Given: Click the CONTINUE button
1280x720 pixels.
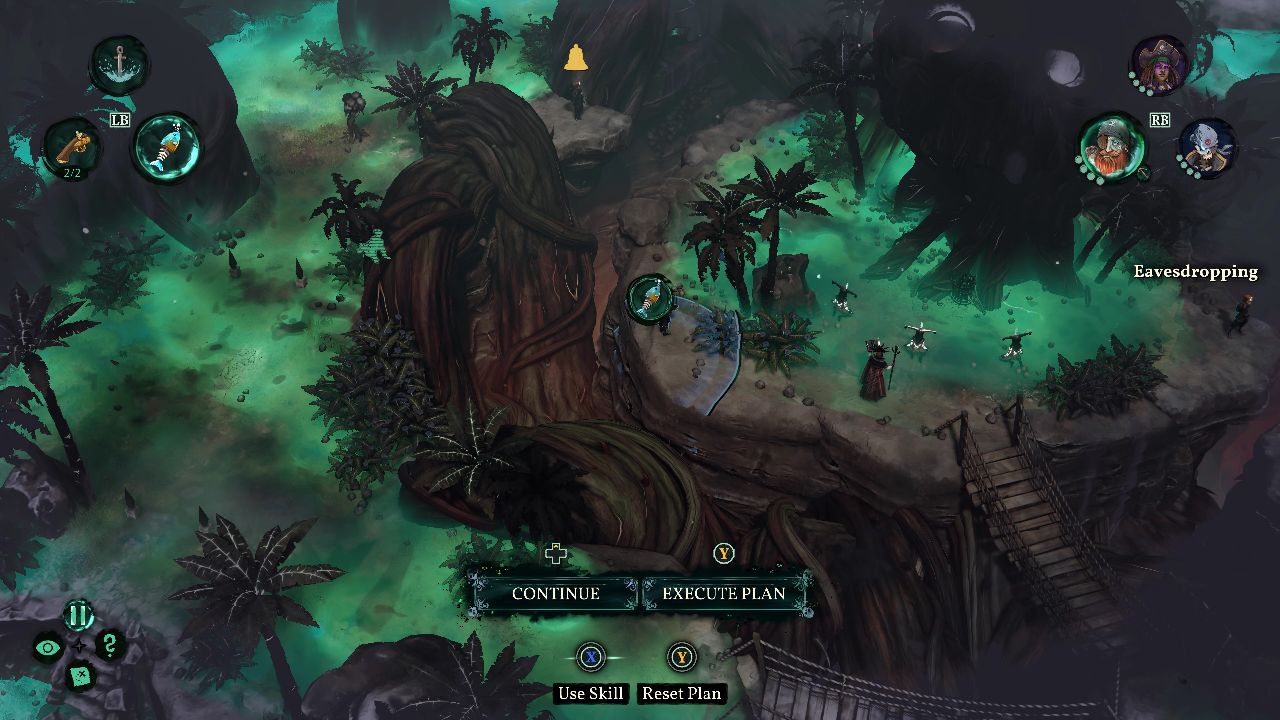Looking at the screenshot, I should point(555,593).
